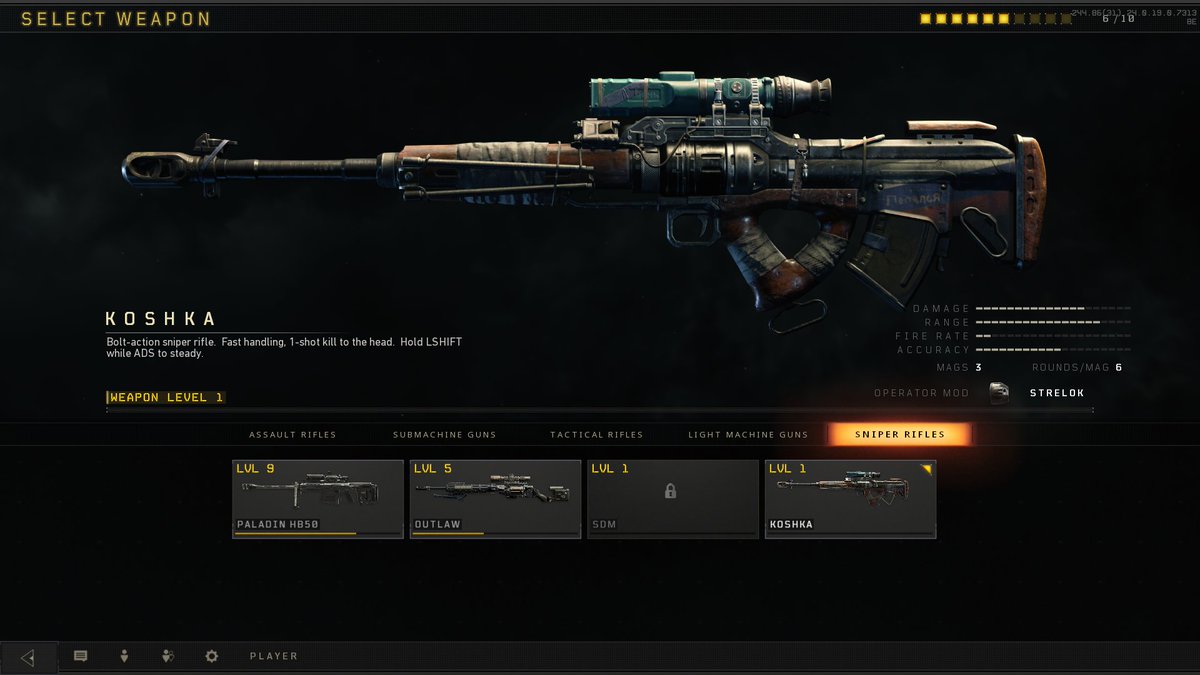Open the Submachine Guns category
Image resolution: width=1200 pixels, height=675 pixels.
coord(444,435)
